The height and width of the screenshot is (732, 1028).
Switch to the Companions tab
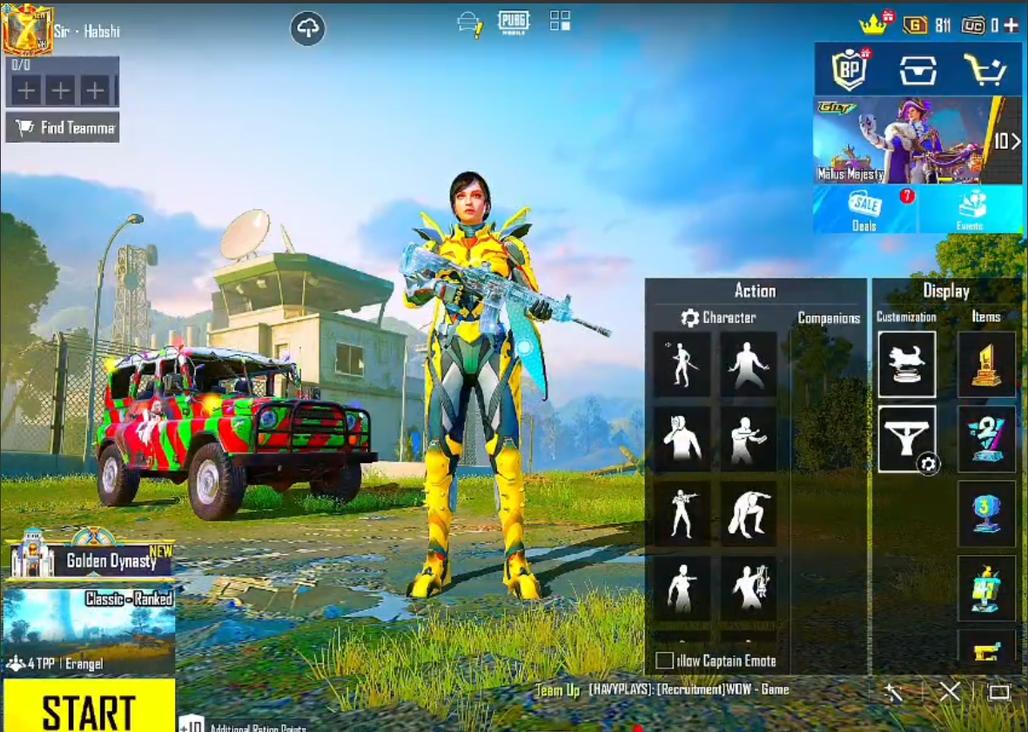[828, 318]
